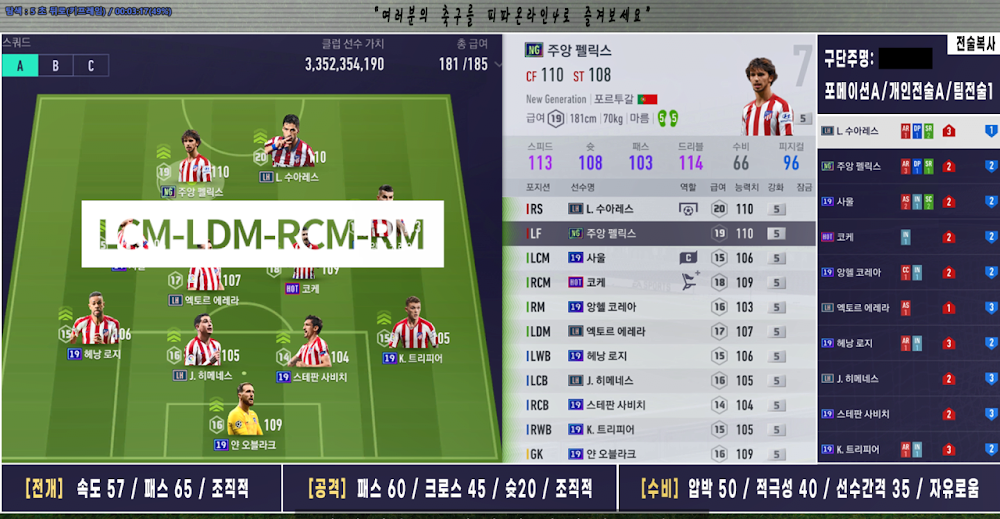Pick the RM 앙헬 코레아 list row
Image resolution: width=1000 pixels, height=519 pixels.
660,307
